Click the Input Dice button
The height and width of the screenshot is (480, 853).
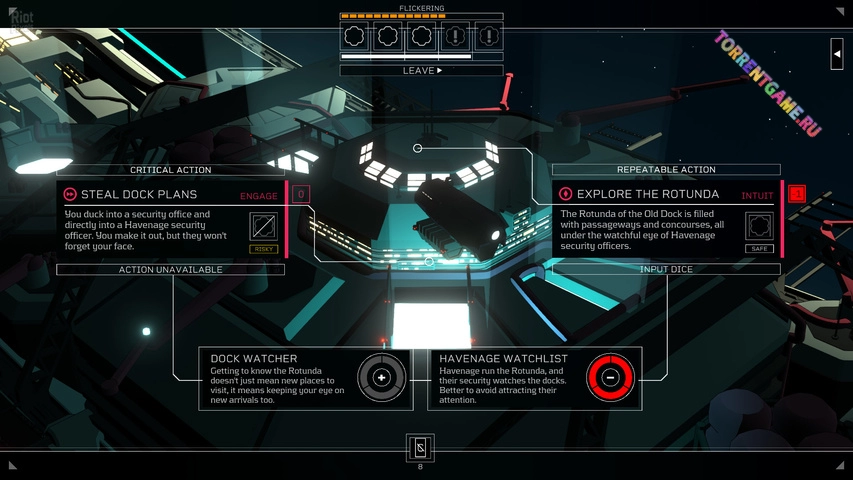coord(666,270)
